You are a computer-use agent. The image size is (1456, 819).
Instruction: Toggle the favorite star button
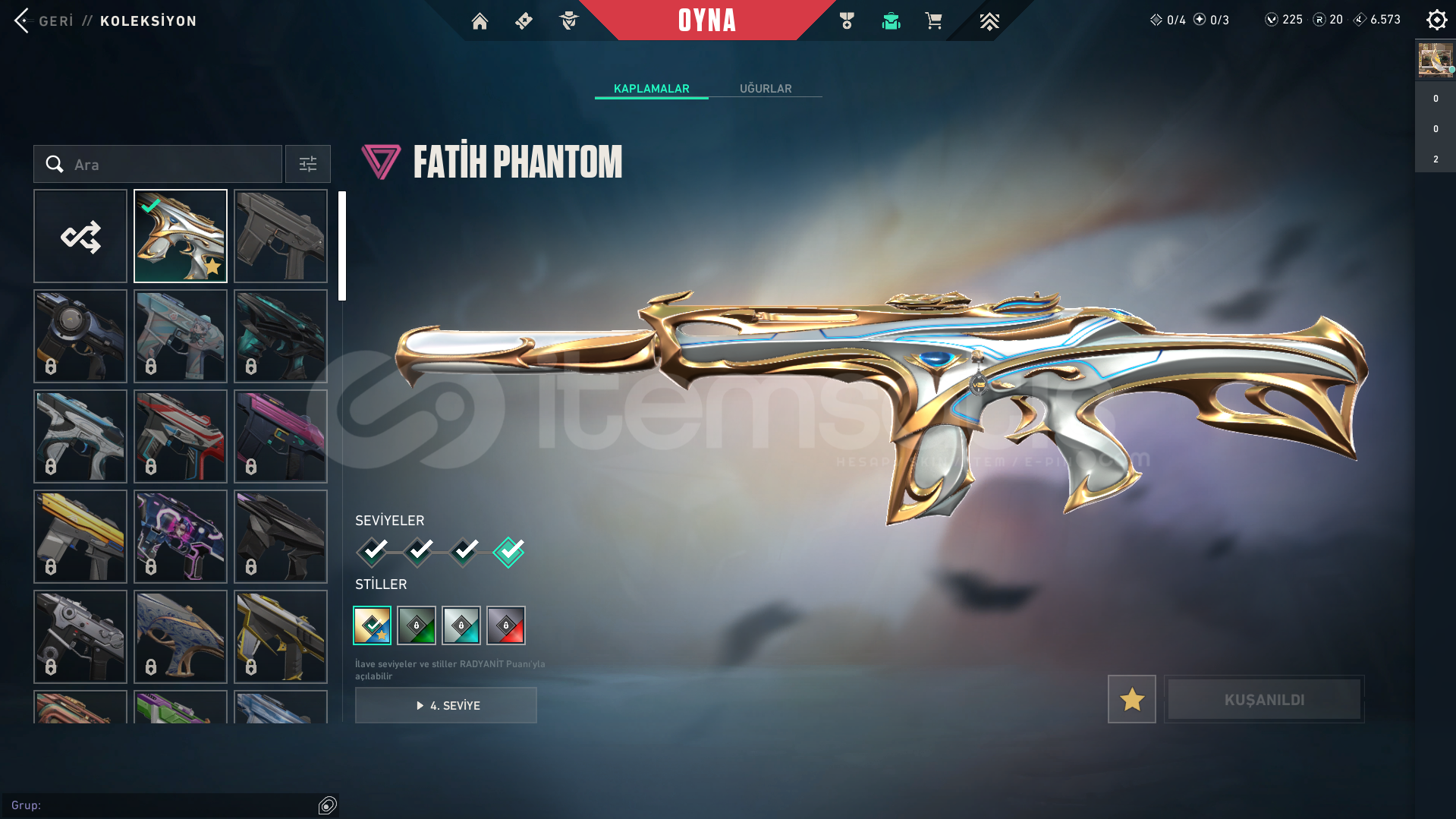(x=1131, y=699)
